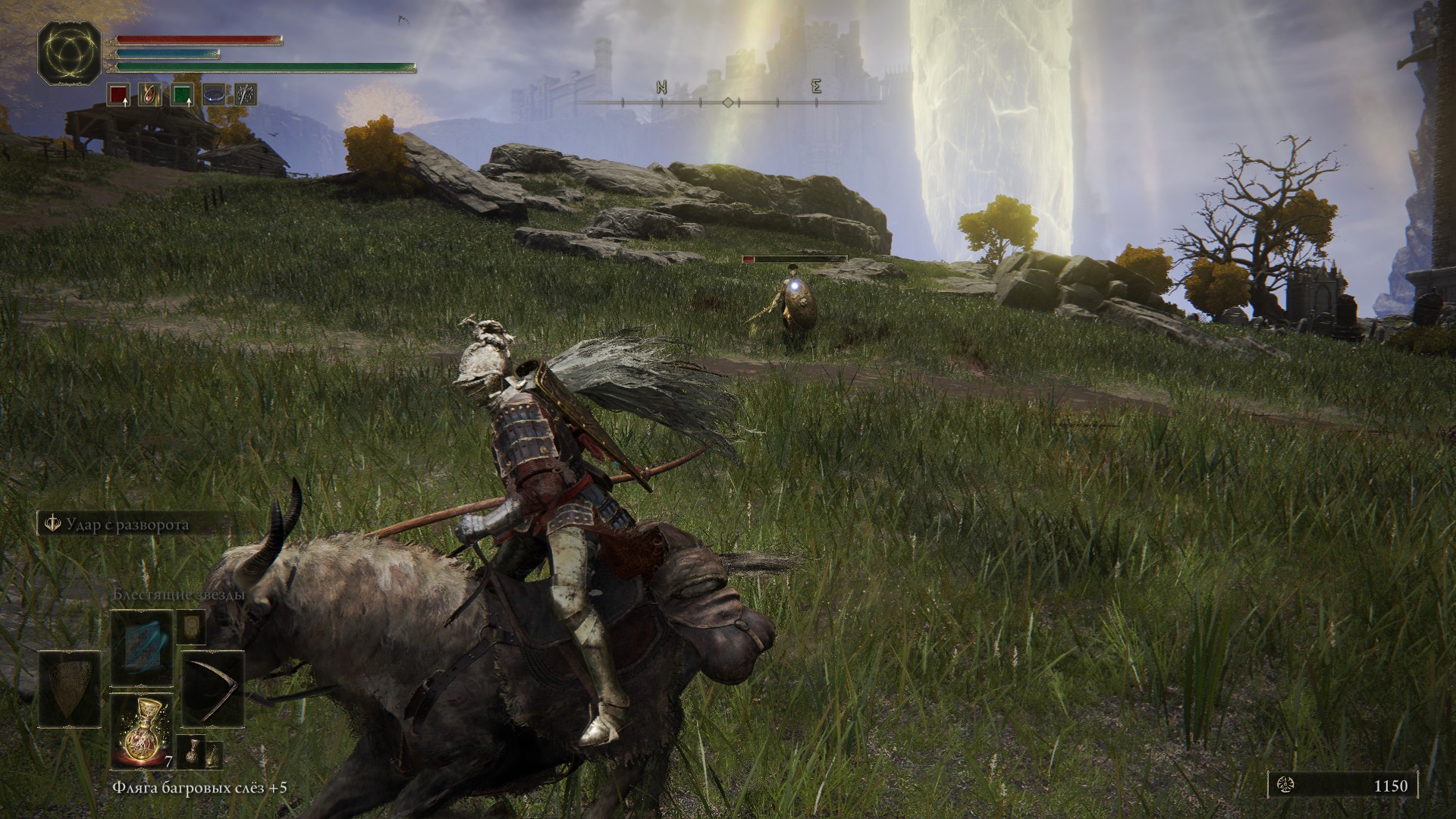Inspect the teardrop talisman buff icon

click(149, 95)
